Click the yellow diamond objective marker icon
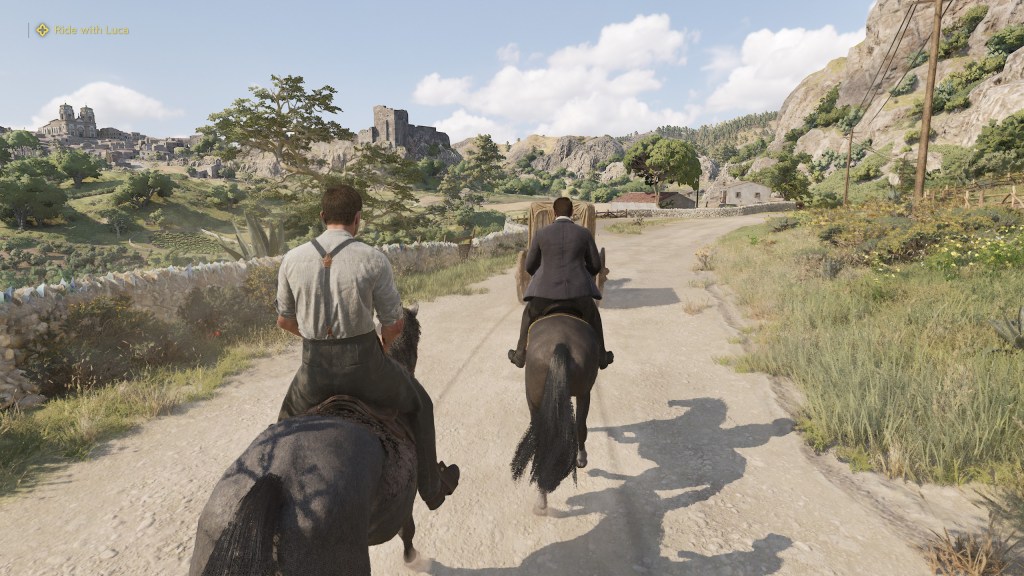The width and height of the screenshot is (1024, 576). coord(42,30)
